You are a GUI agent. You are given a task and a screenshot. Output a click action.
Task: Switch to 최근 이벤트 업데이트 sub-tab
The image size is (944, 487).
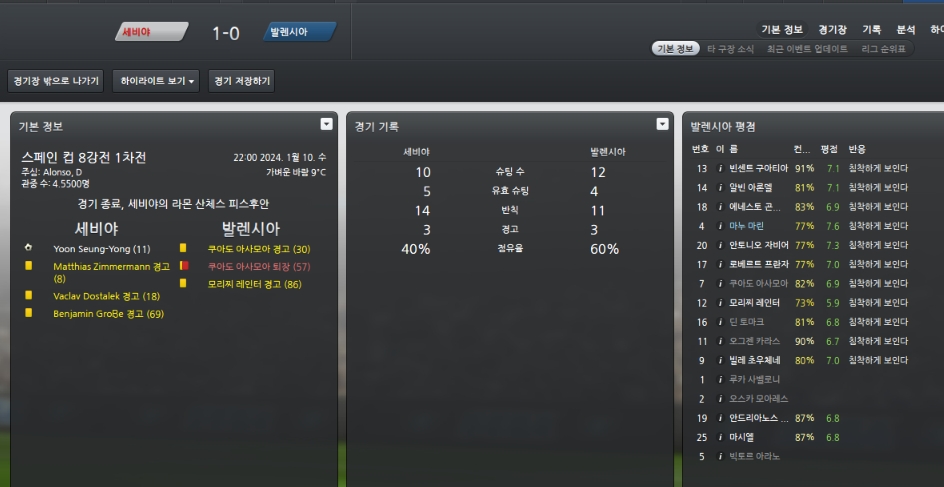(x=806, y=49)
